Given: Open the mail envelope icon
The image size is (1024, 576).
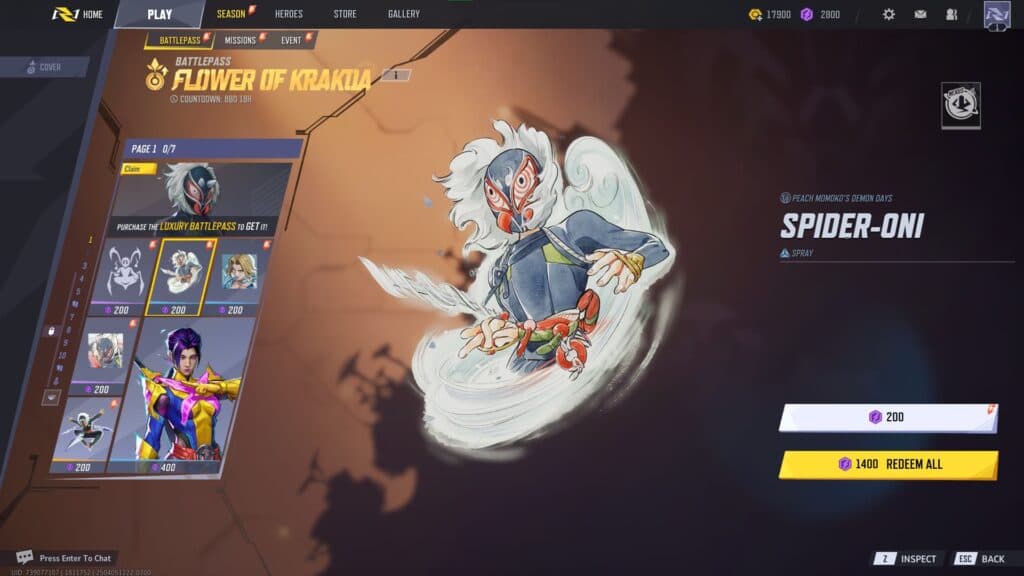Looking at the screenshot, I should 920,15.
